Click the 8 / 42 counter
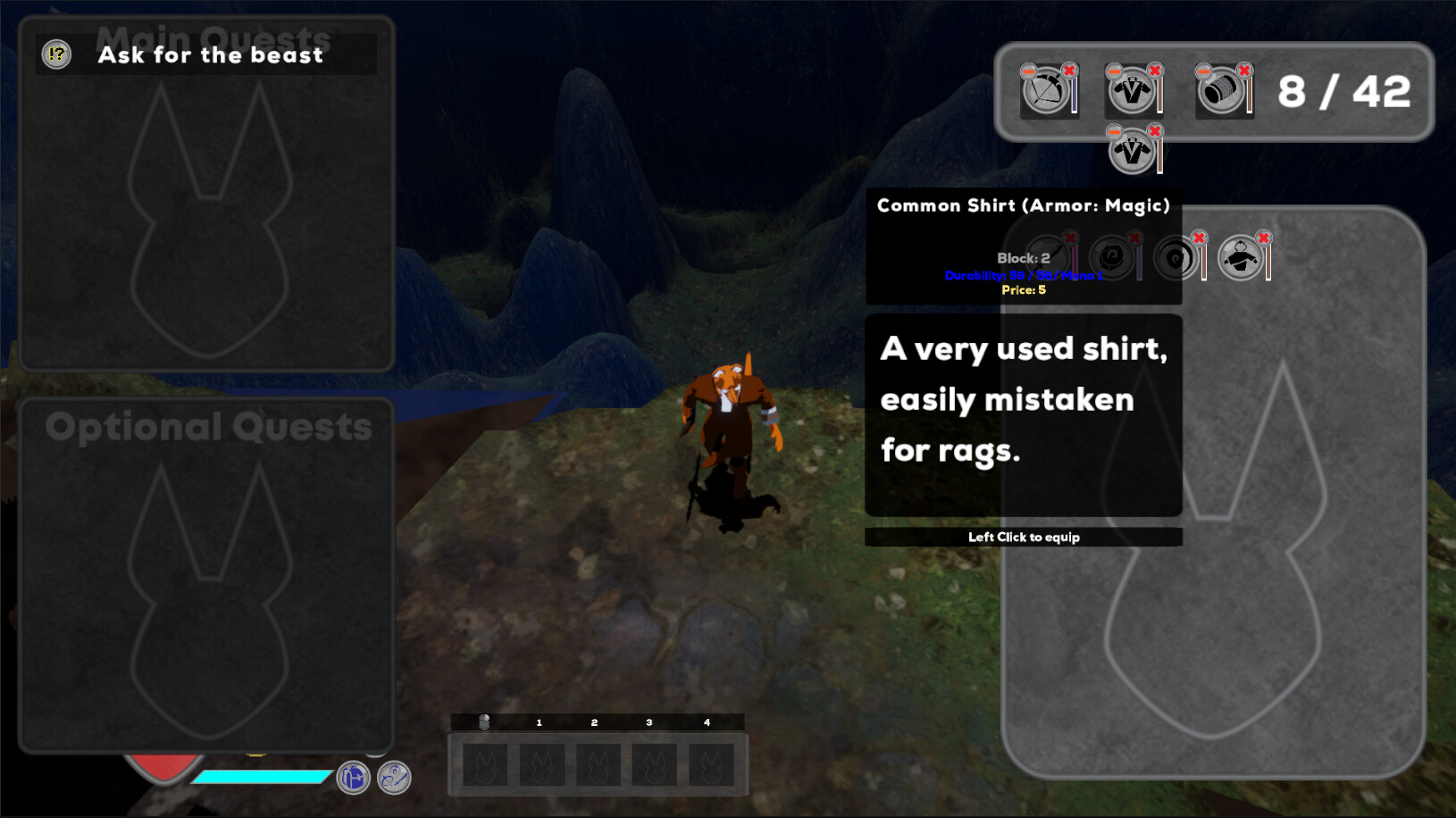 (x=1342, y=91)
